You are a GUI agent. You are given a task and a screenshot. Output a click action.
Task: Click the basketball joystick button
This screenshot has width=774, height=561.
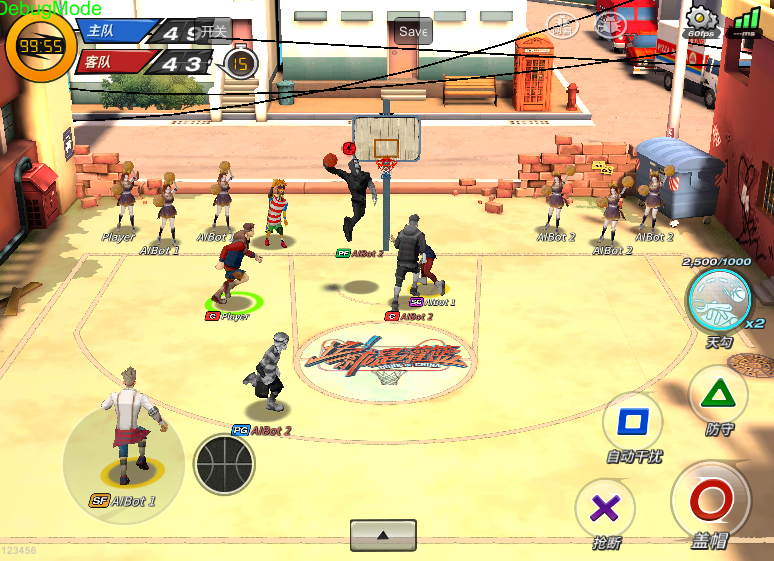(x=224, y=464)
